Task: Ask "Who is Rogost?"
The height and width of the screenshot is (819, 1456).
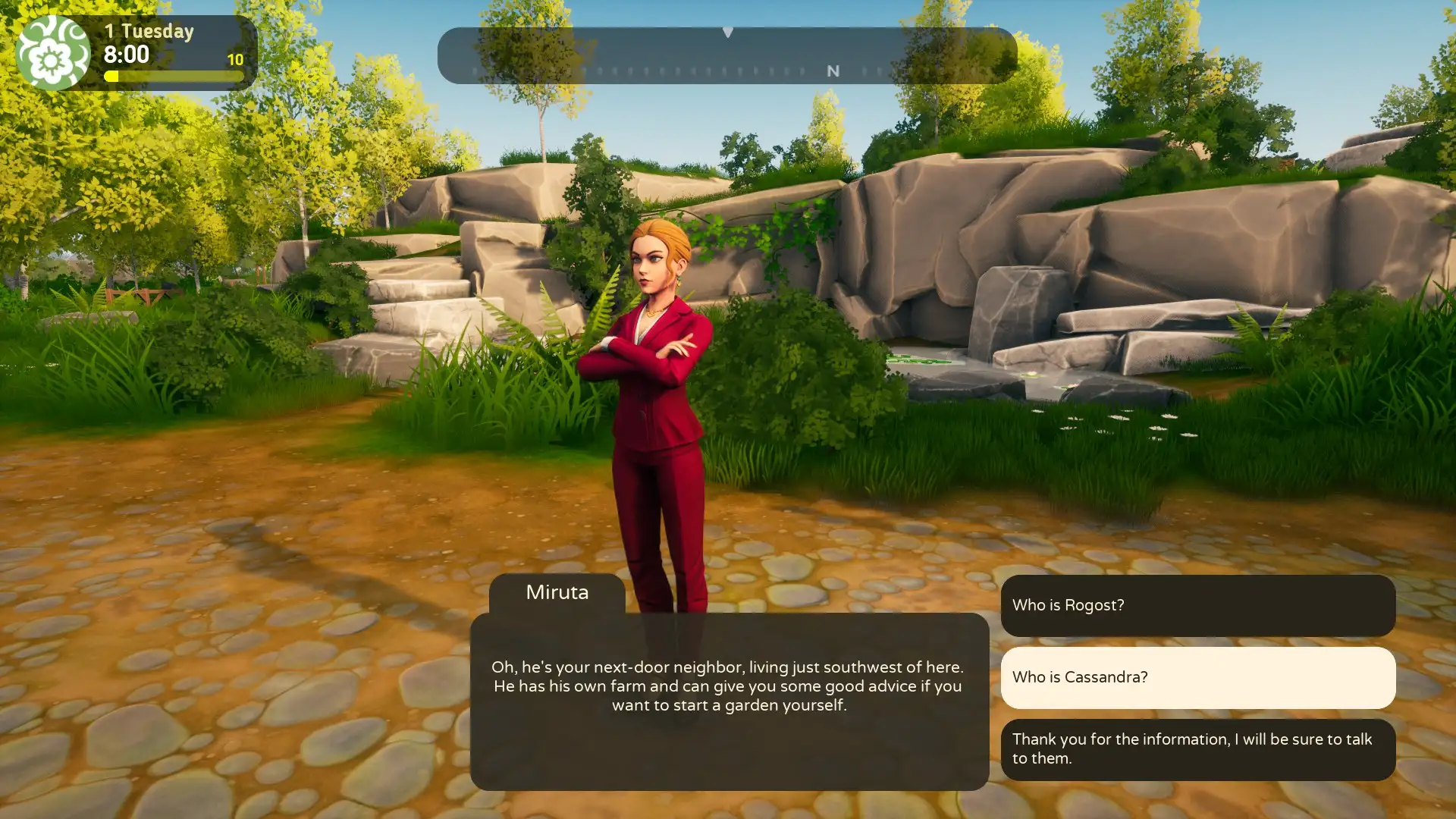Action: [x=1197, y=605]
